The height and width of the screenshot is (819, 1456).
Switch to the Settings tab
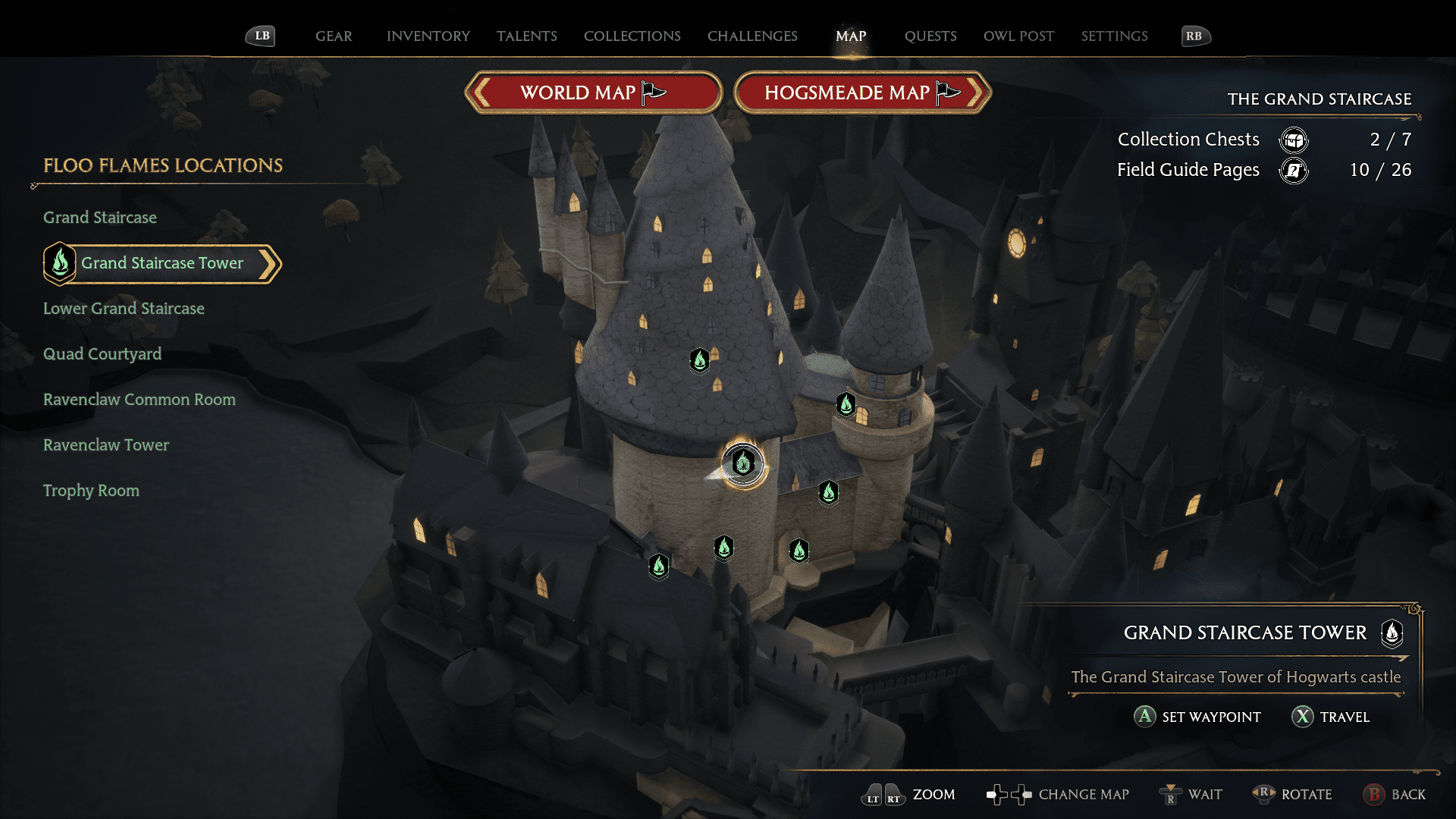point(1114,36)
